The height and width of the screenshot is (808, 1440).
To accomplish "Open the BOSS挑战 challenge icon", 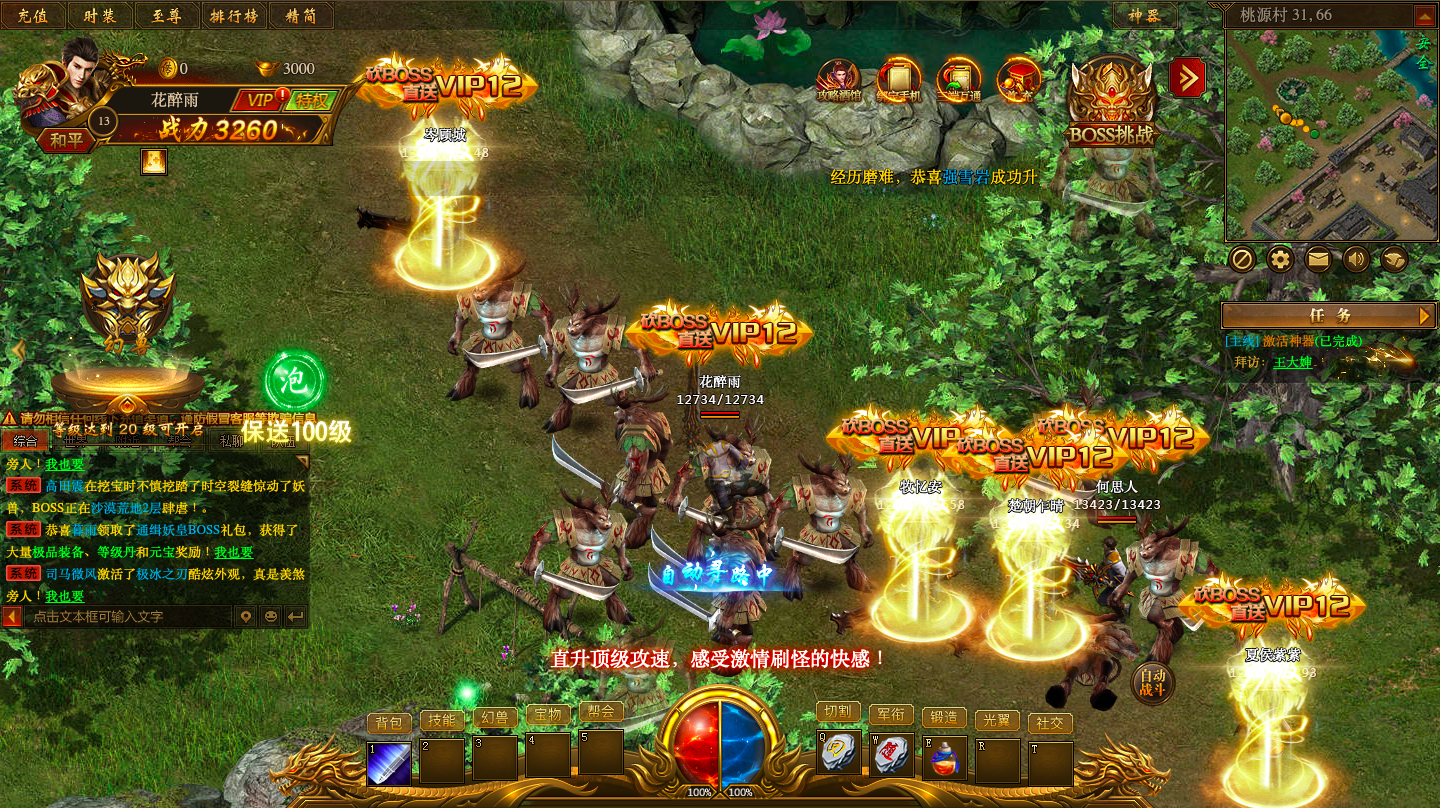I will pyautogui.click(x=1111, y=101).
